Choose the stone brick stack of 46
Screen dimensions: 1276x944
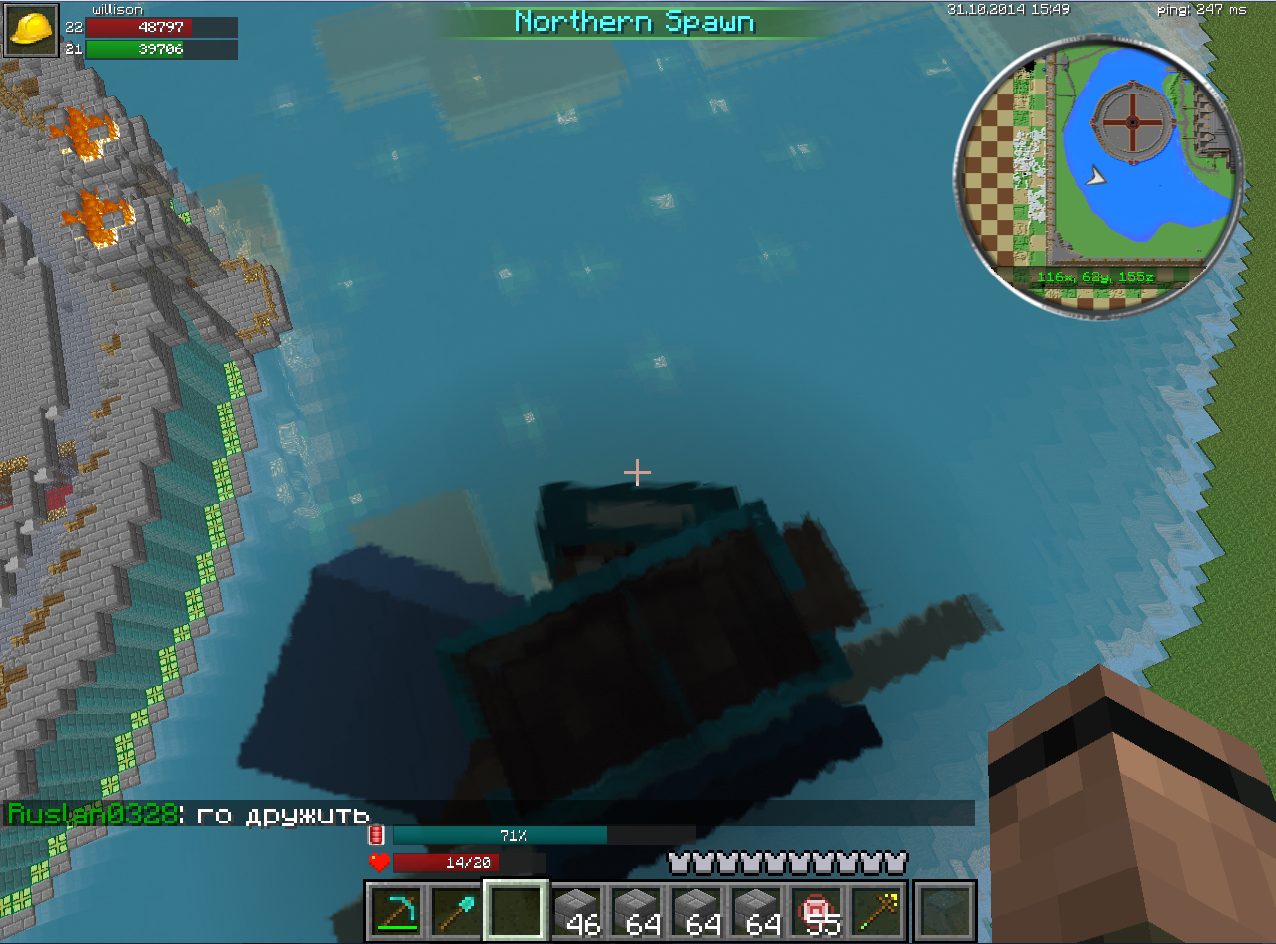coord(576,910)
